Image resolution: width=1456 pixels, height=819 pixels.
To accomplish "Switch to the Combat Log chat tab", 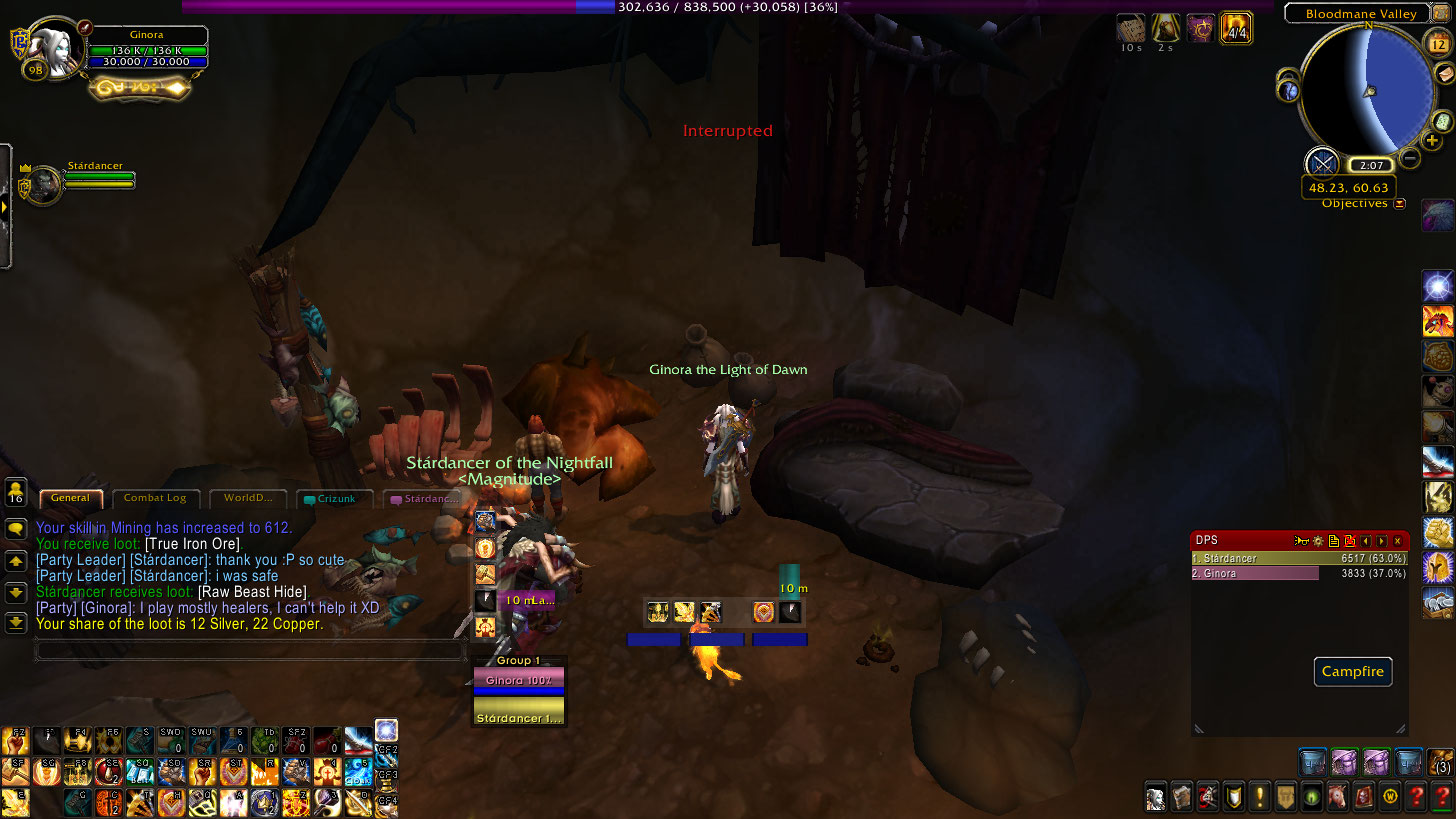I will [155, 498].
